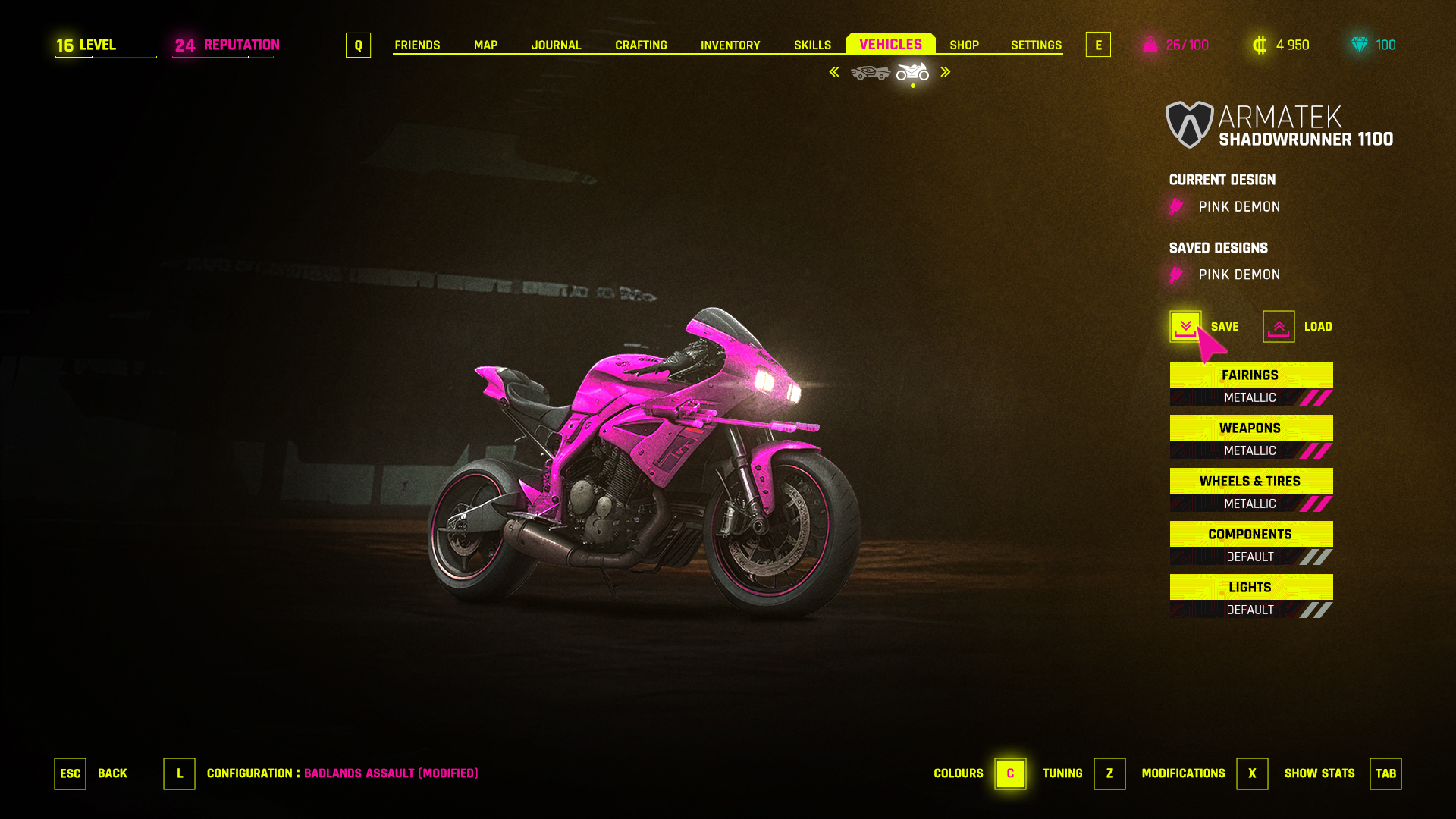Go to the Crafting tab
Viewport: 1456px width, 819px height.
pos(641,45)
